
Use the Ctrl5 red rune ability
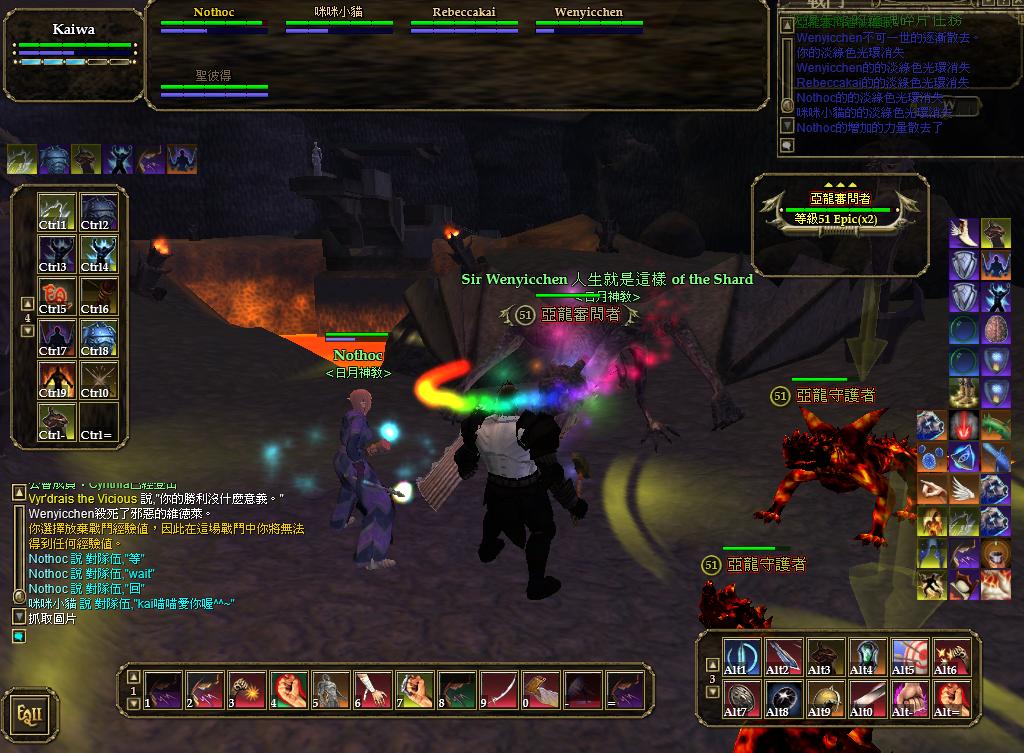click(56, 295)
